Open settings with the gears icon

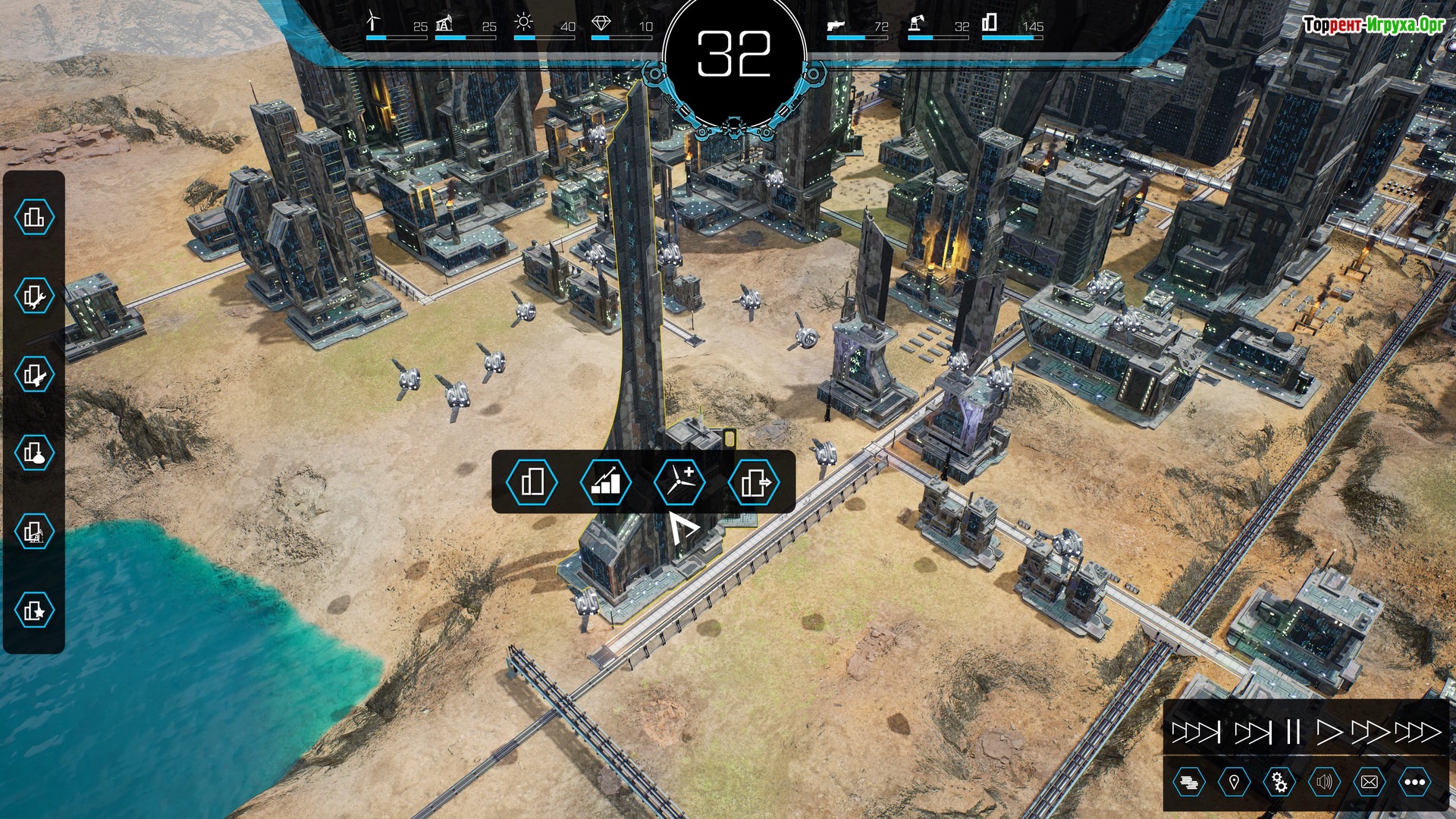pyautogui.click(x=1279, y=782)
